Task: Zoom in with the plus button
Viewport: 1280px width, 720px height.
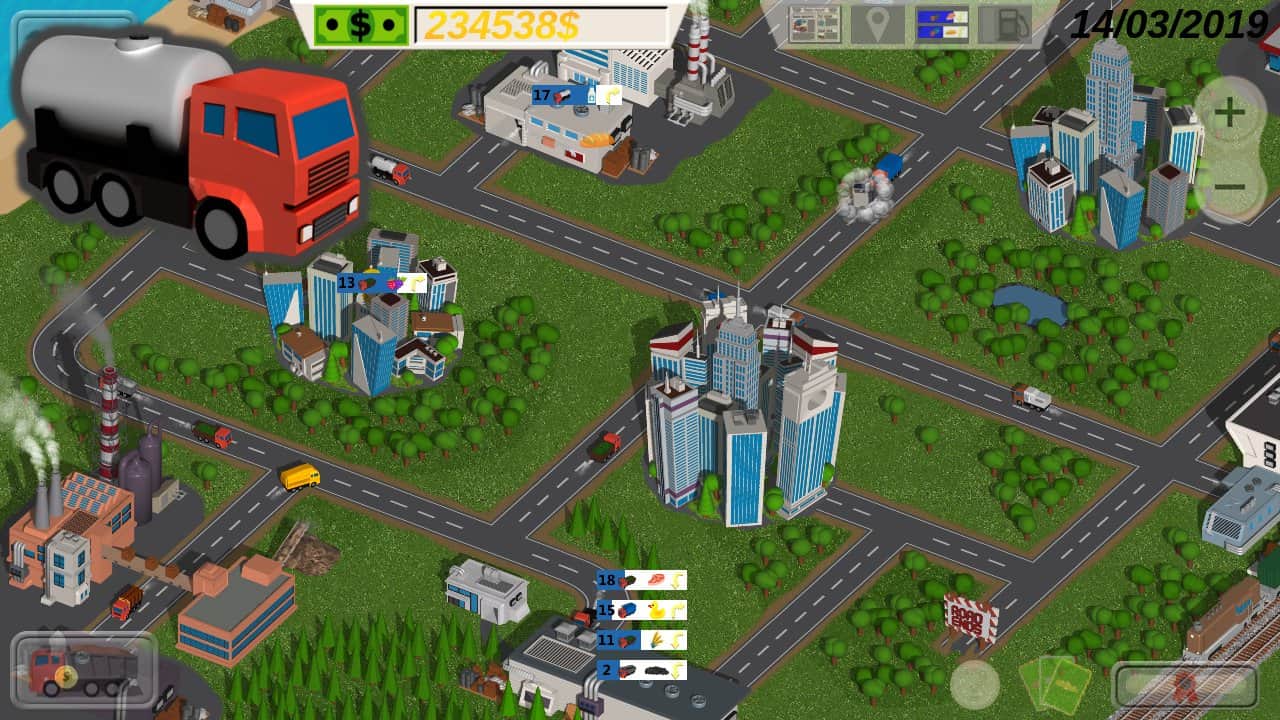Action: click(x=1230, y=112)
